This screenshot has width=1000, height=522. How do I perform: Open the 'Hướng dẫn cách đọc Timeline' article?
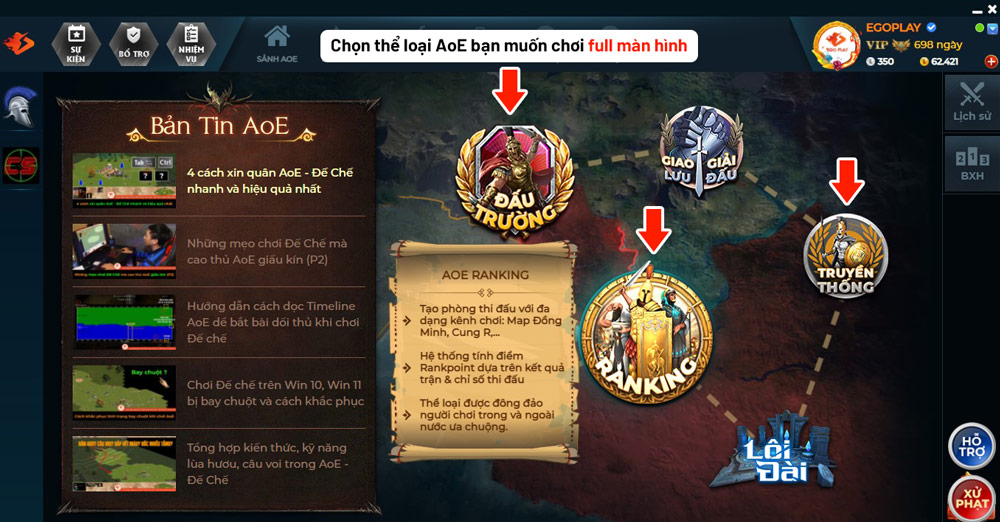point(269,322)
